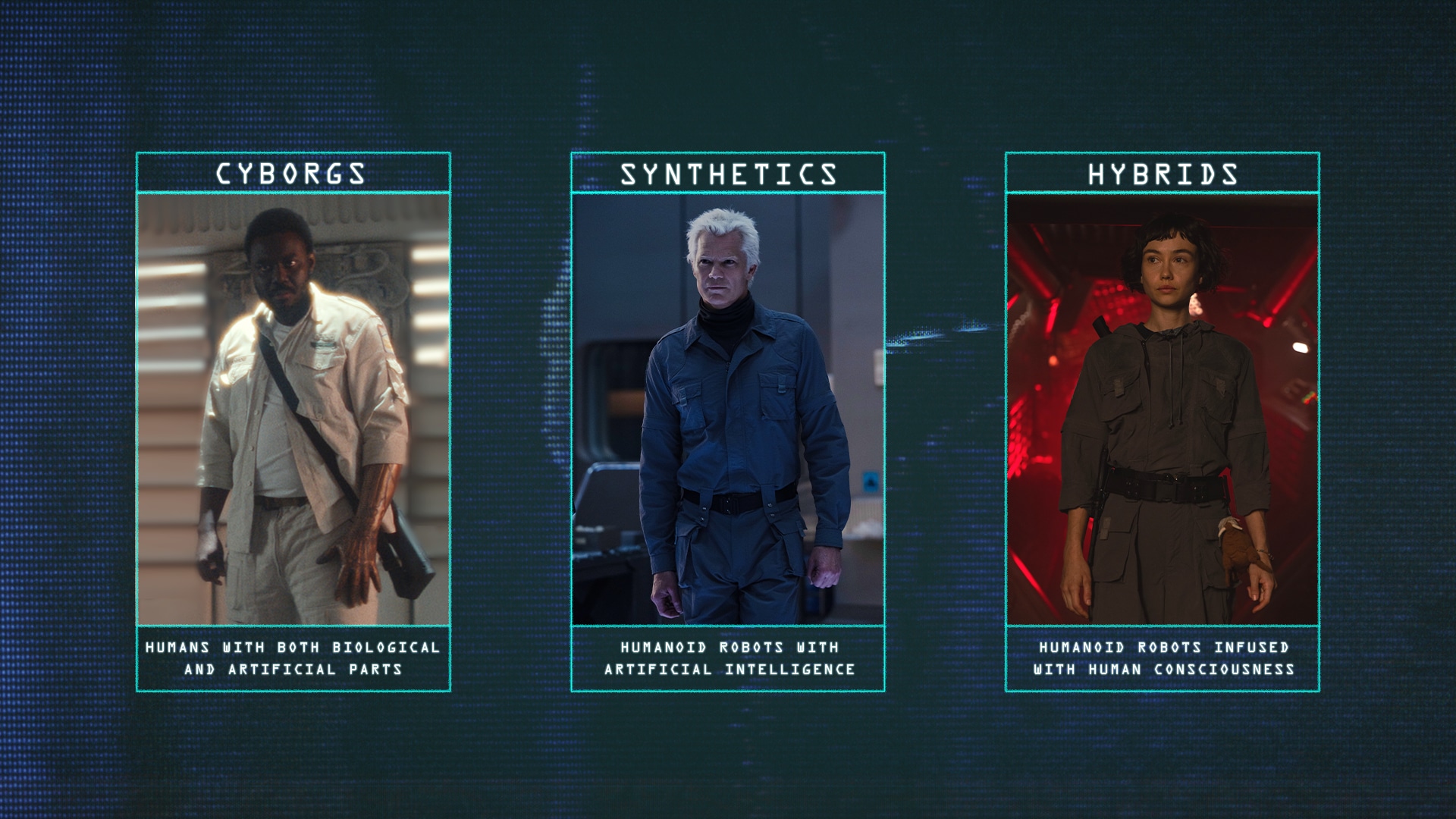
Task: Choose the Synthetics category card
Action: coord(727,422)
